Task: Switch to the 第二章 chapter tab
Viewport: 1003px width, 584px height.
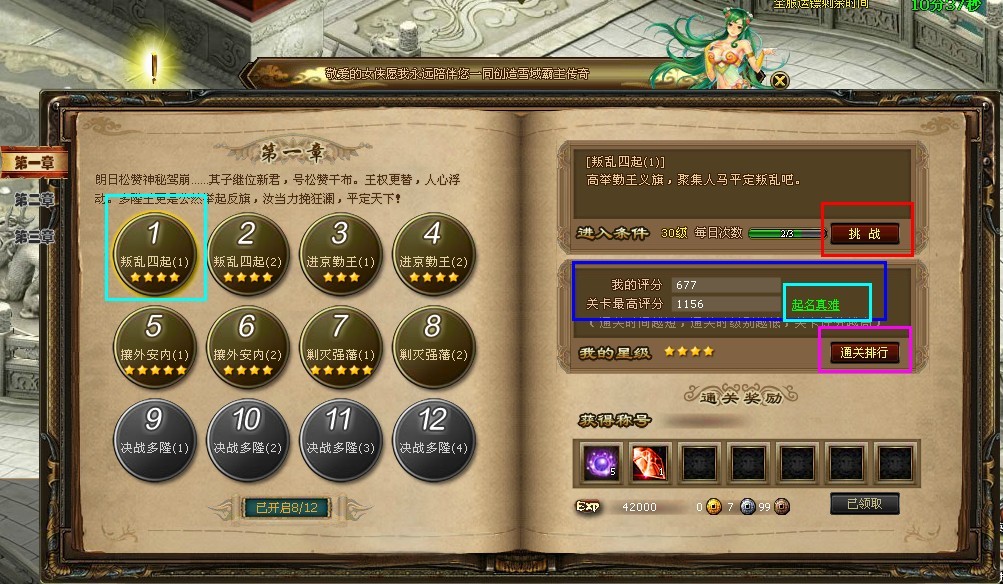Action: click(33, 199)
